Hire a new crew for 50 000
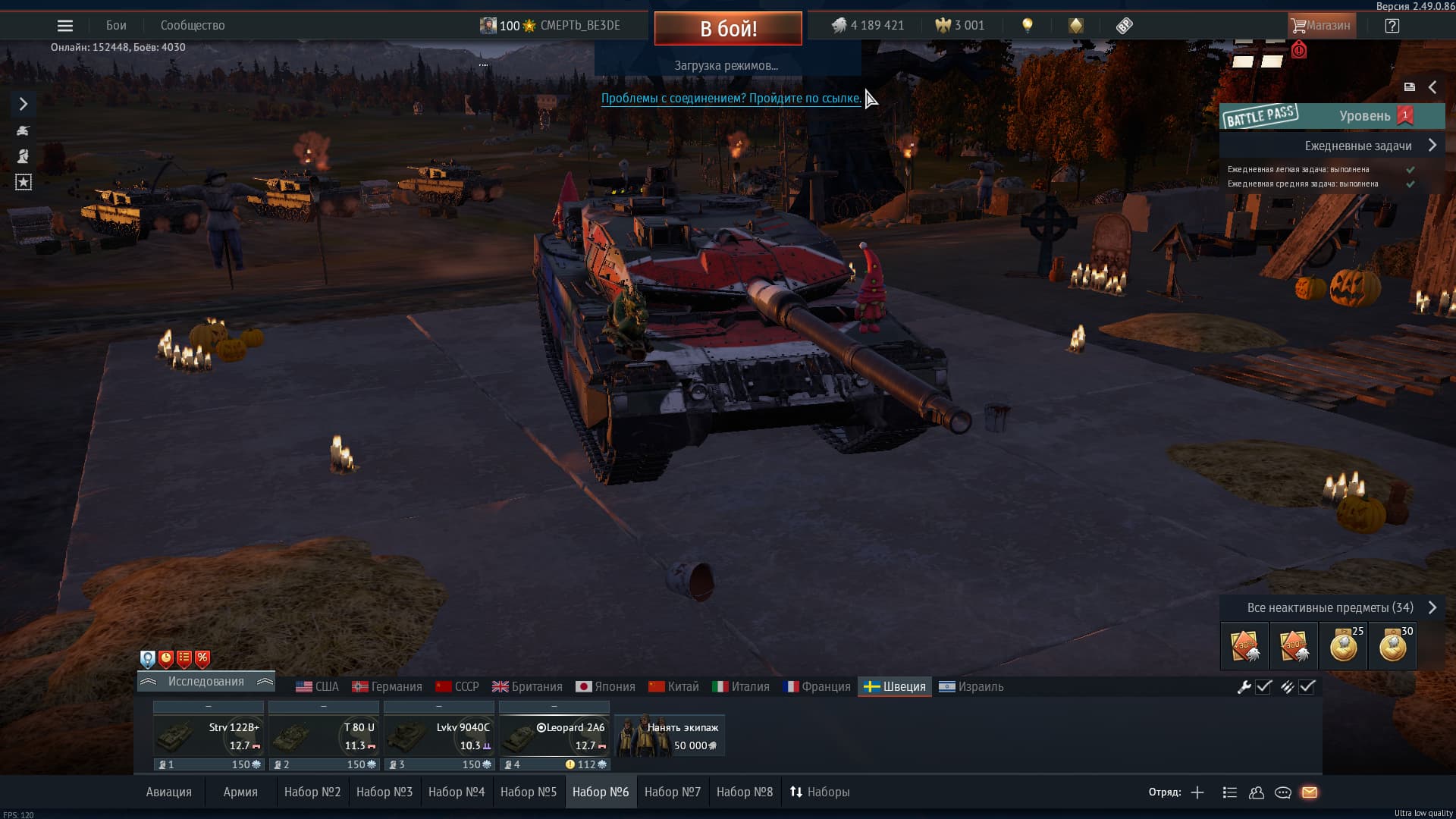Screen dimensions: 1456x819 (x=670, y=736)
